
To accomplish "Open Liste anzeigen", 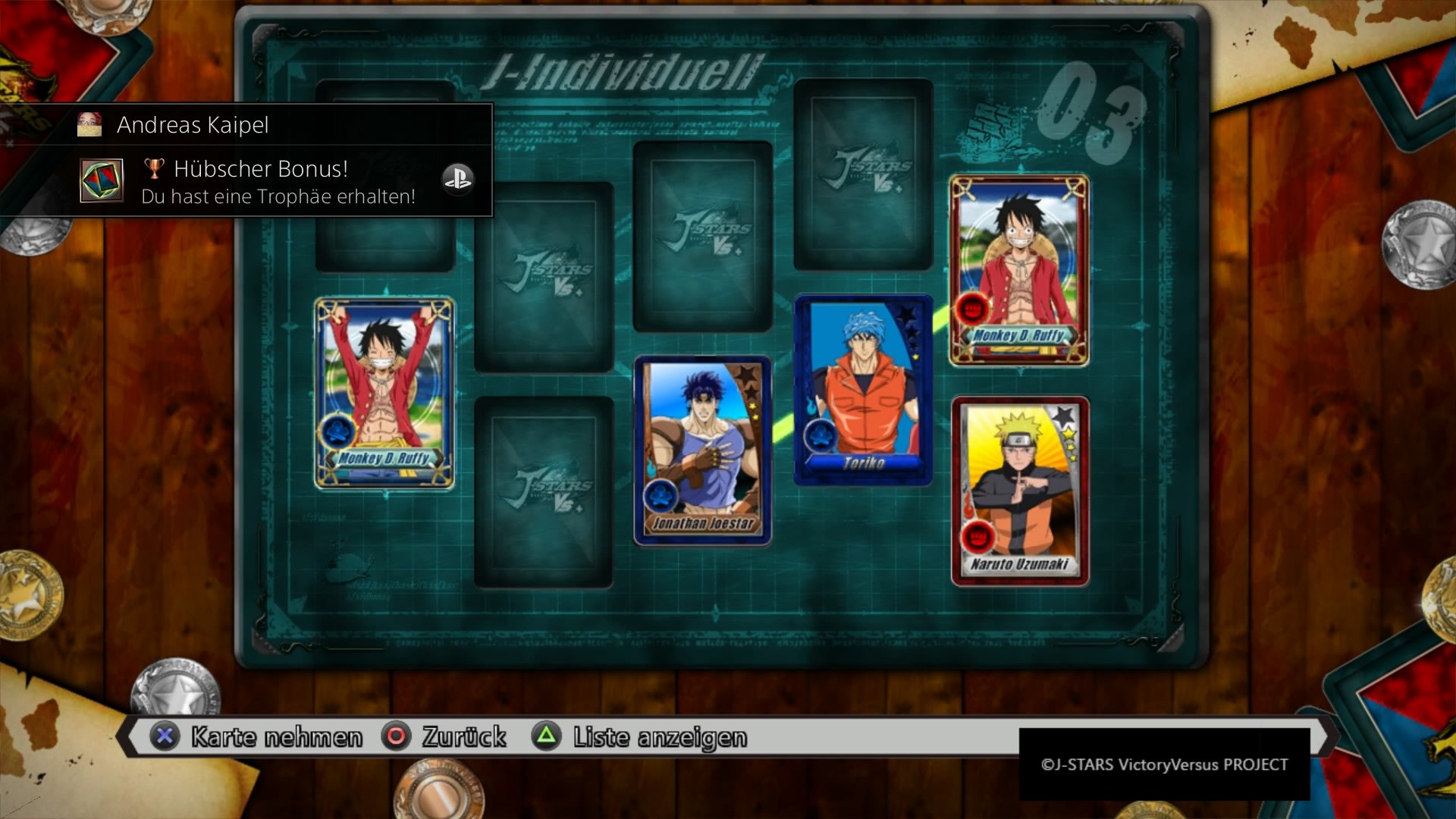I will coord(660,736).
